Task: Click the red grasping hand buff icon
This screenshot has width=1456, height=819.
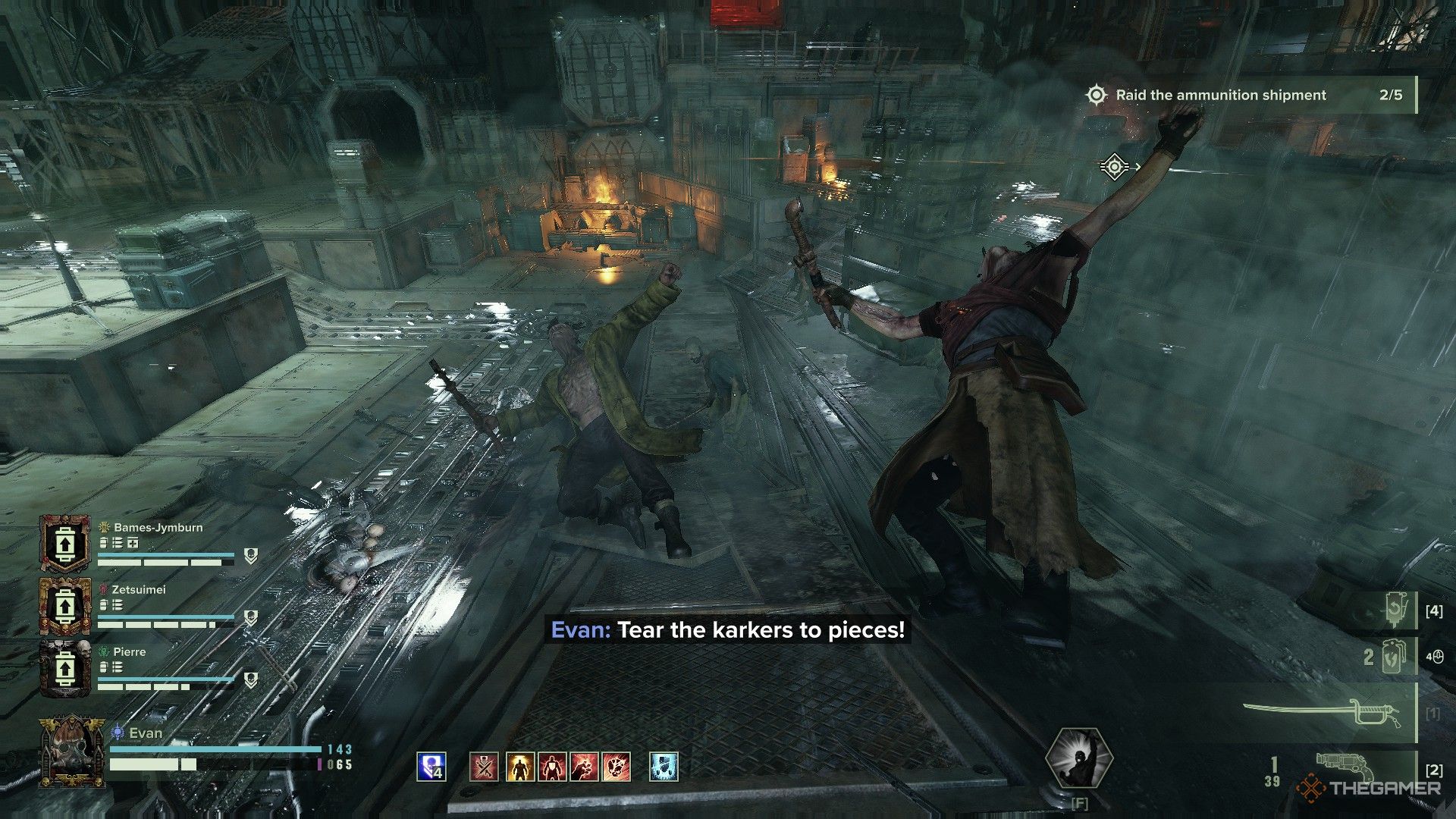Action: [585, 767]
